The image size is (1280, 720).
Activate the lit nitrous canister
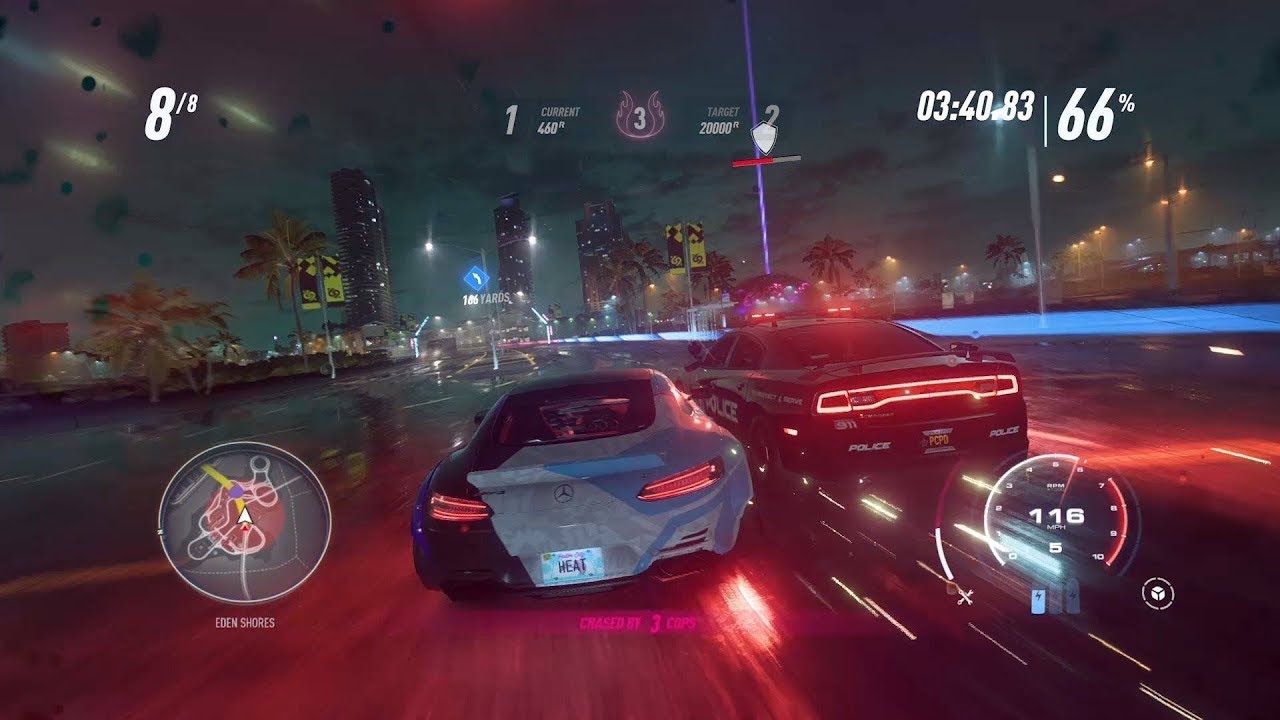tap(1039, 600)
